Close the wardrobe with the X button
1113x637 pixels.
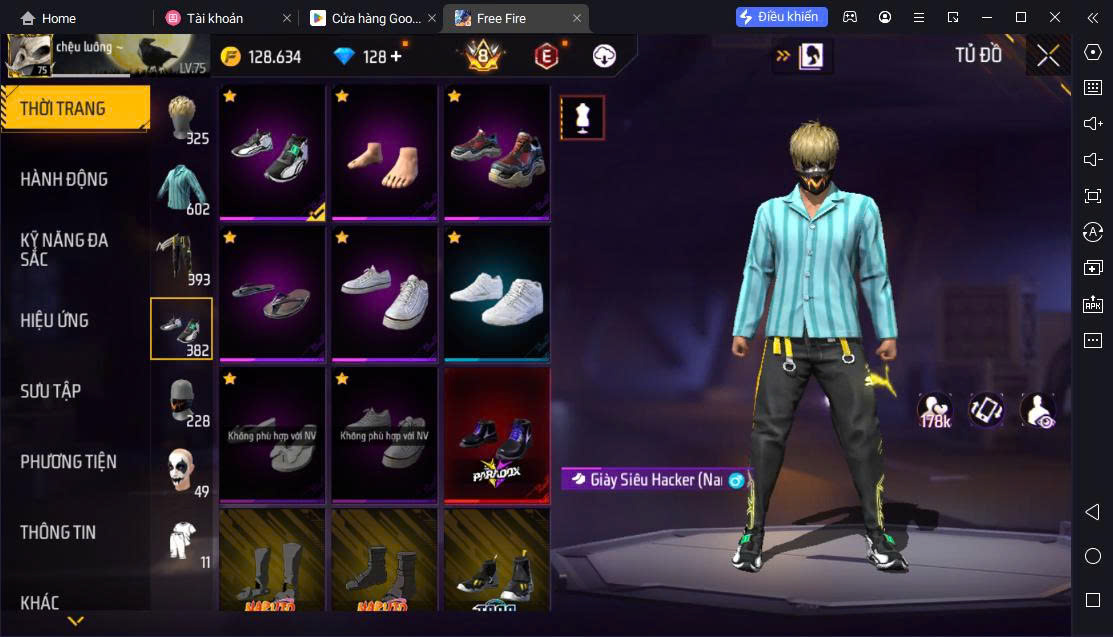(1047, 56)
